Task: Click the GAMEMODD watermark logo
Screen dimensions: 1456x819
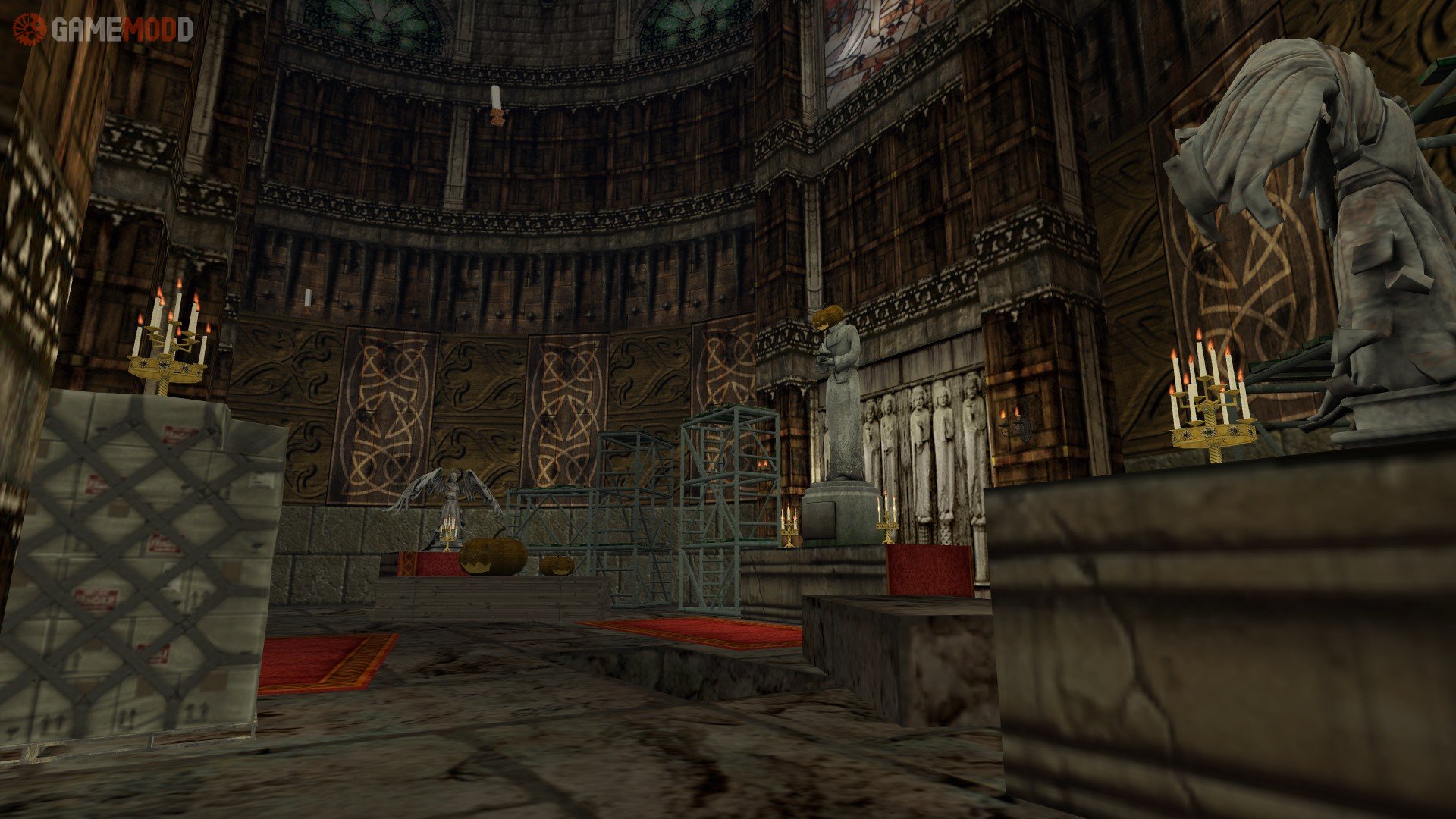Action: click(103, 29)
